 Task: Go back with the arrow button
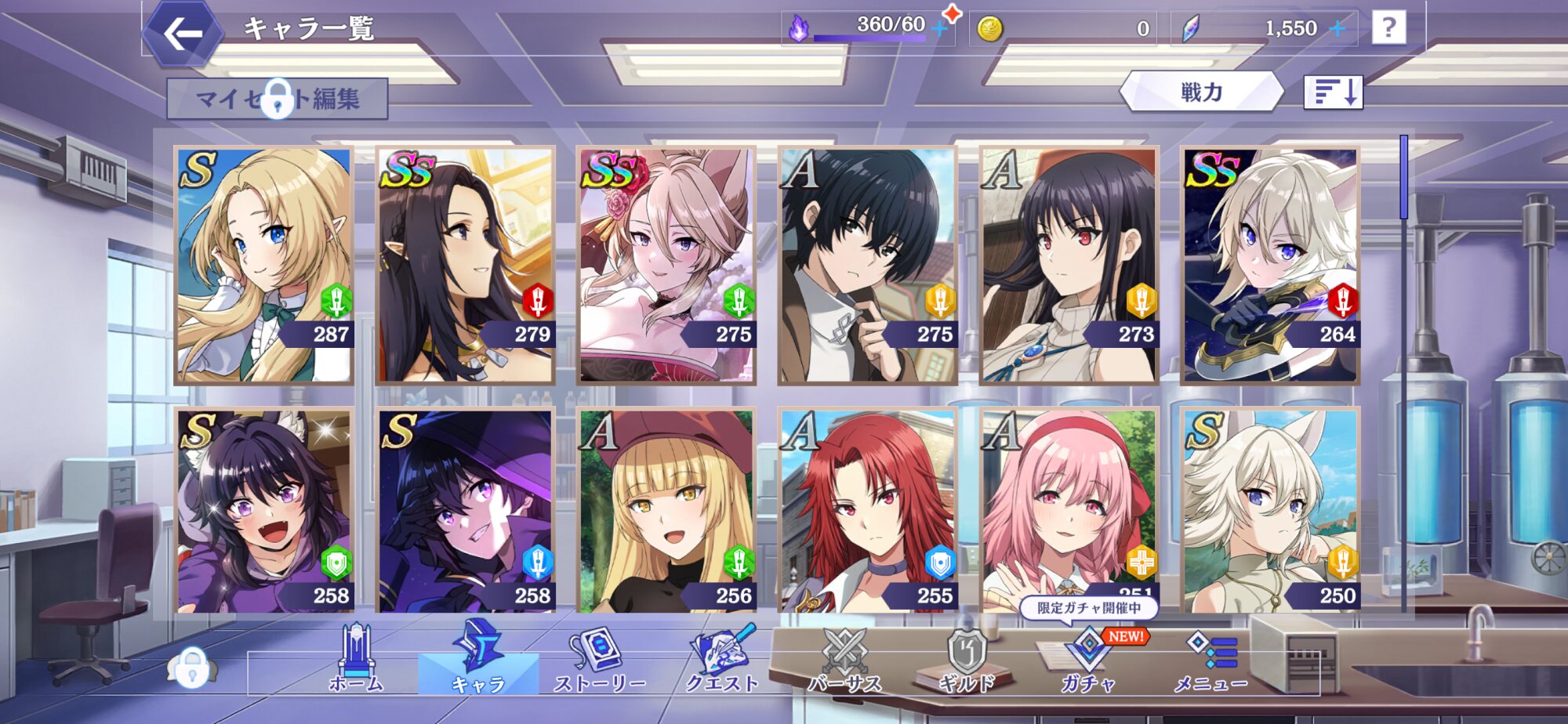(x=183, y=34)
